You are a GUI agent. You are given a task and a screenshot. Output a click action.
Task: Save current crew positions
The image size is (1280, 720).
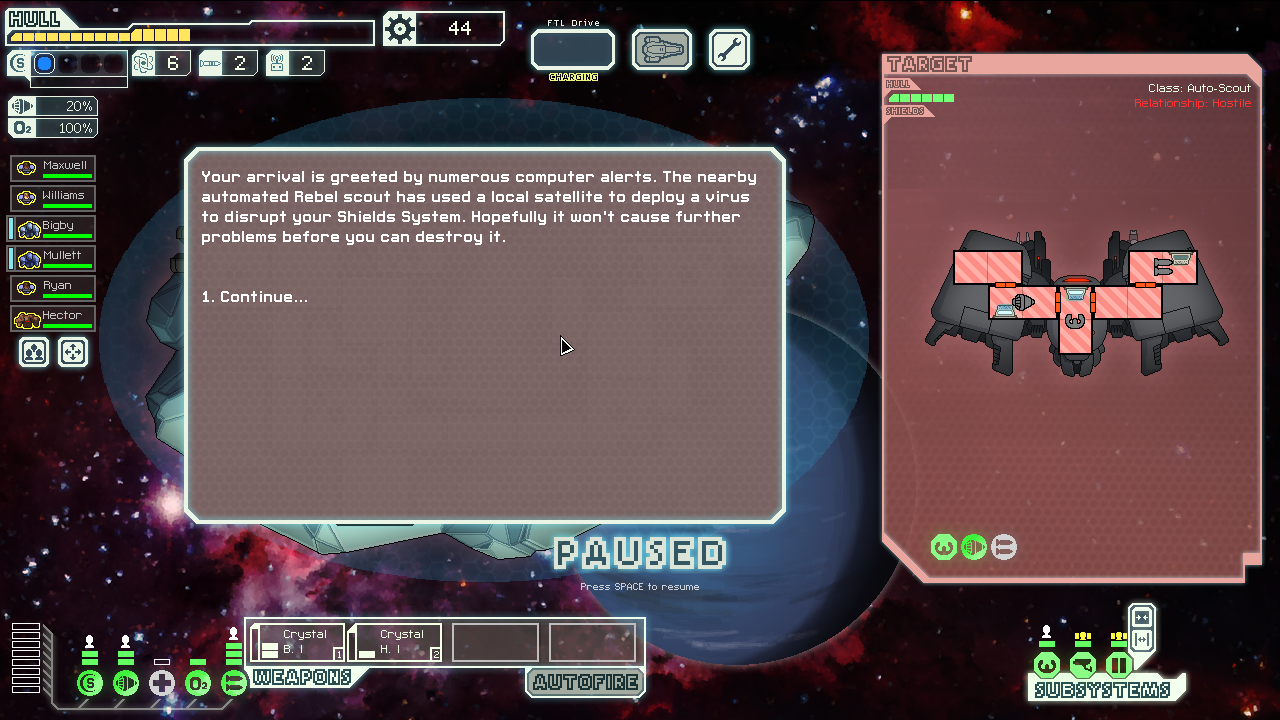click(34, 352)
